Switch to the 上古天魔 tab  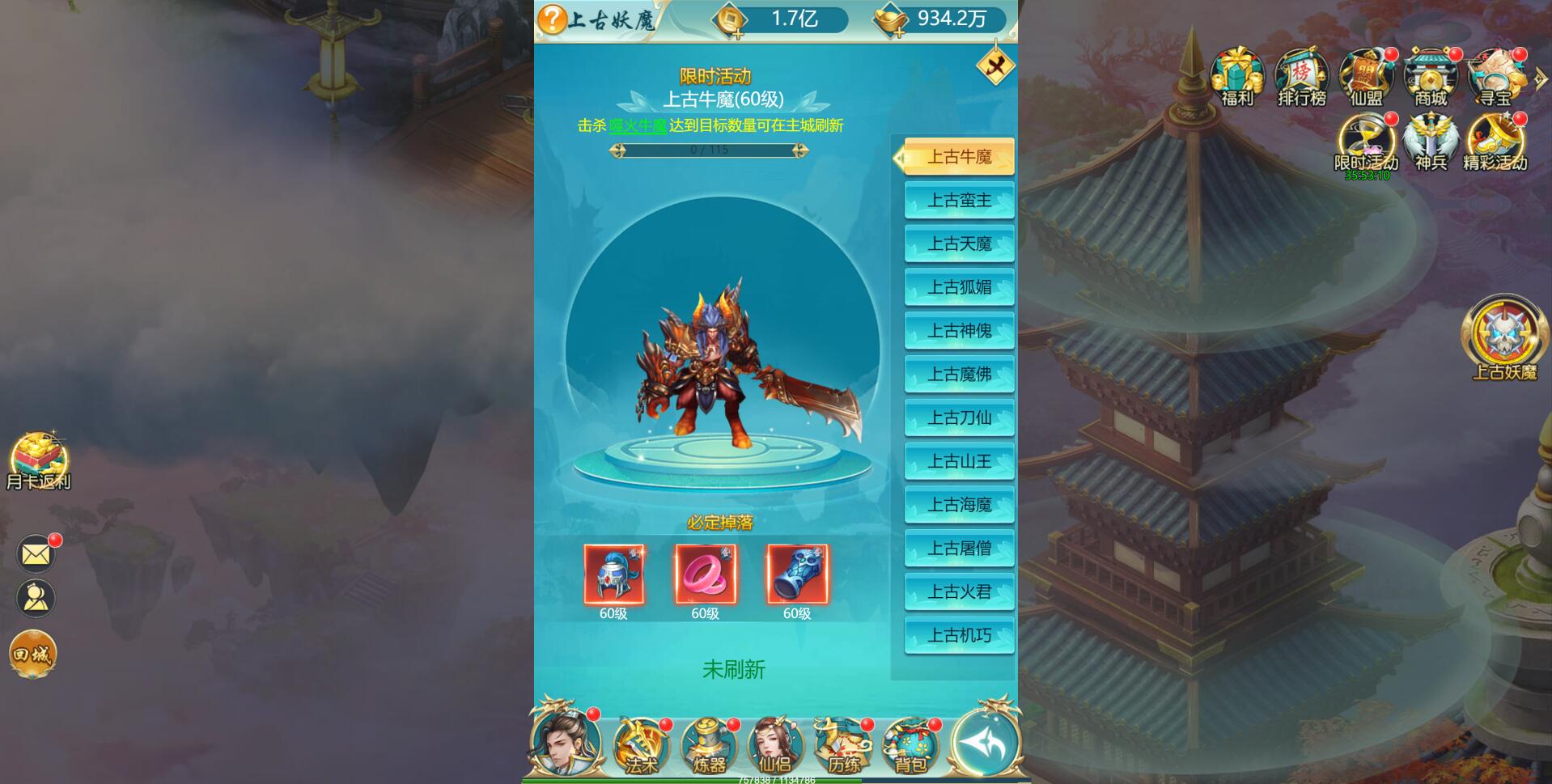click(959, 244)
